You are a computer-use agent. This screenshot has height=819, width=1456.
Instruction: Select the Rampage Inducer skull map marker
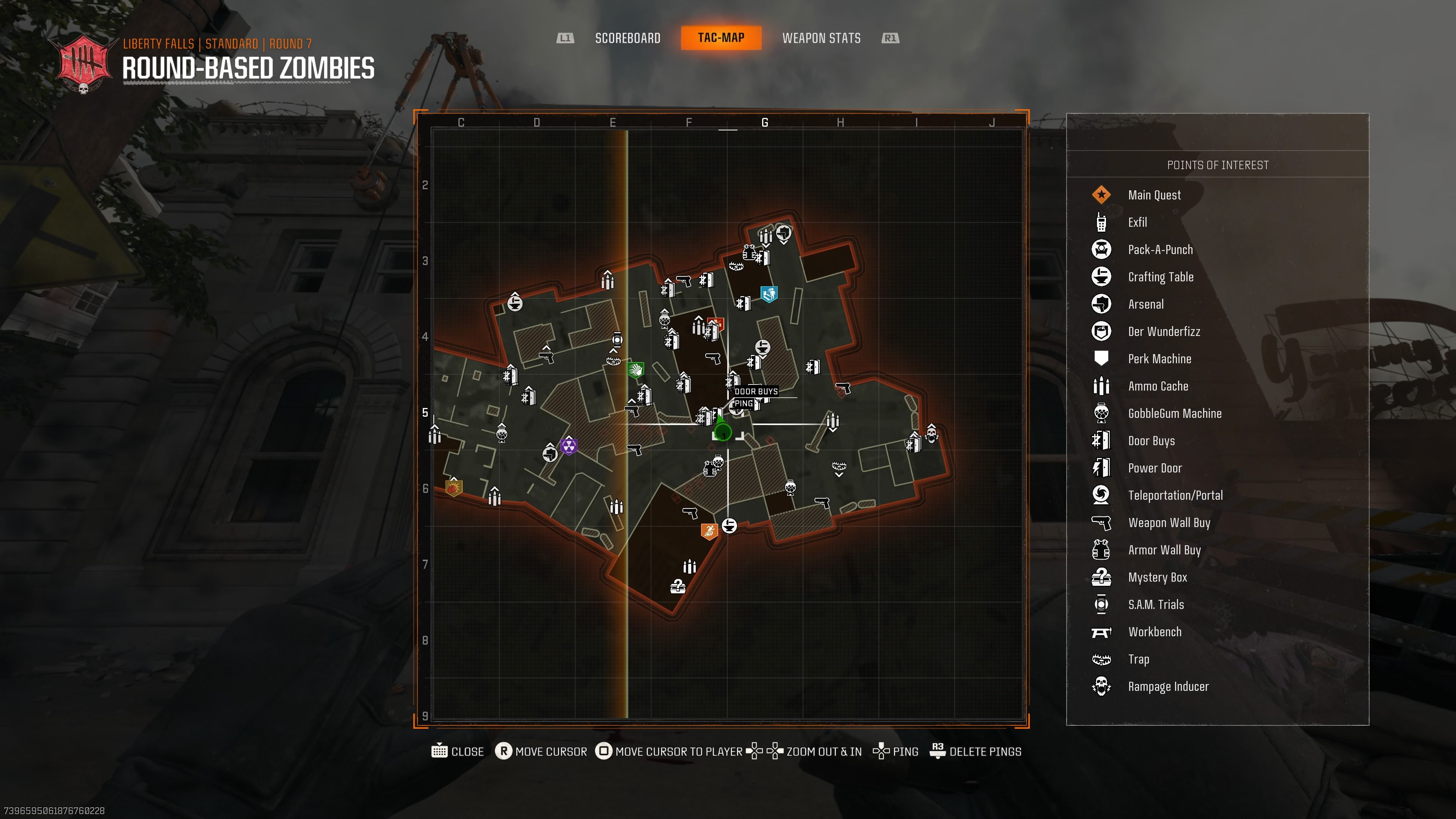point(932,434)
